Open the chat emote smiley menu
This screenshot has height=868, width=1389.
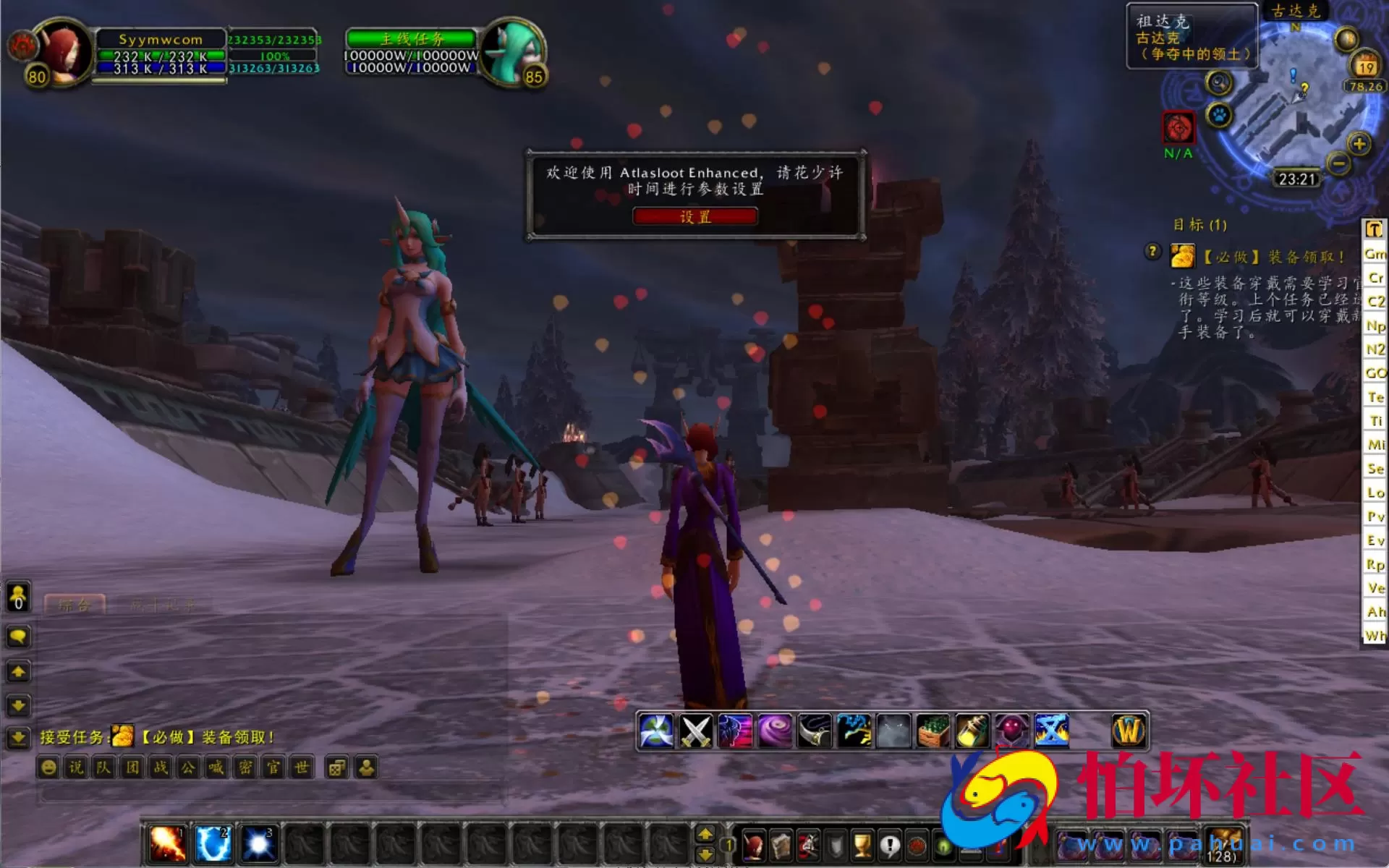click(x=48, y=768)
